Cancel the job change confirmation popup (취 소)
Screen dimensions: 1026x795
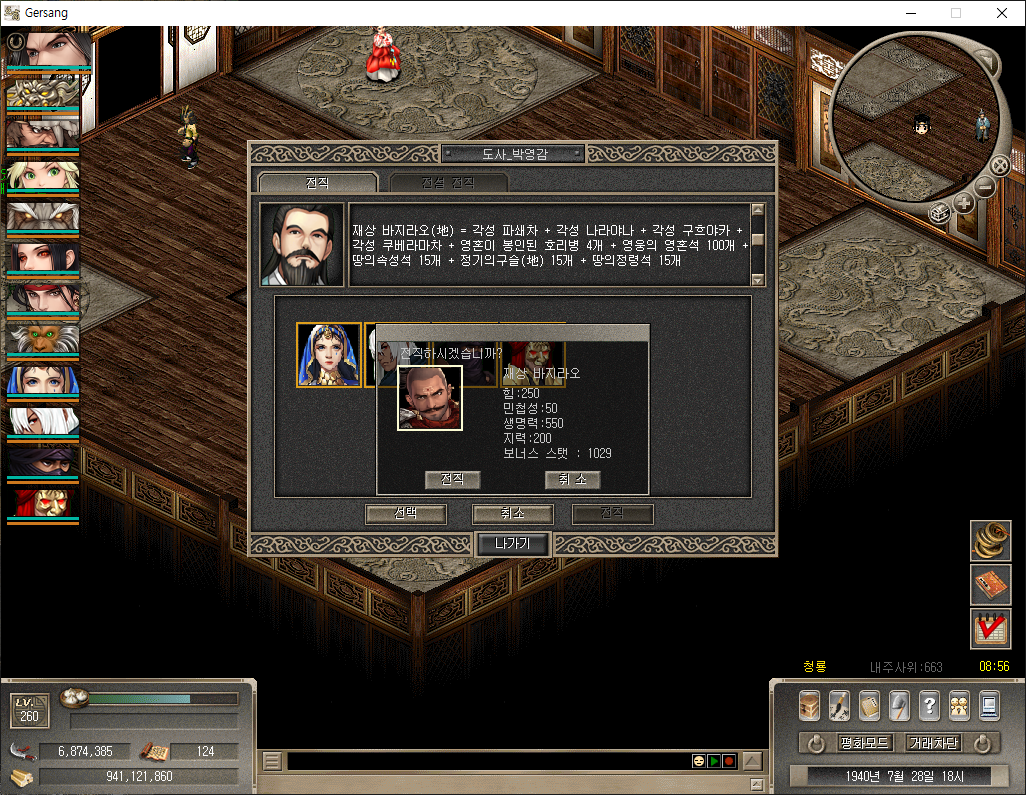tap(572, 480)
